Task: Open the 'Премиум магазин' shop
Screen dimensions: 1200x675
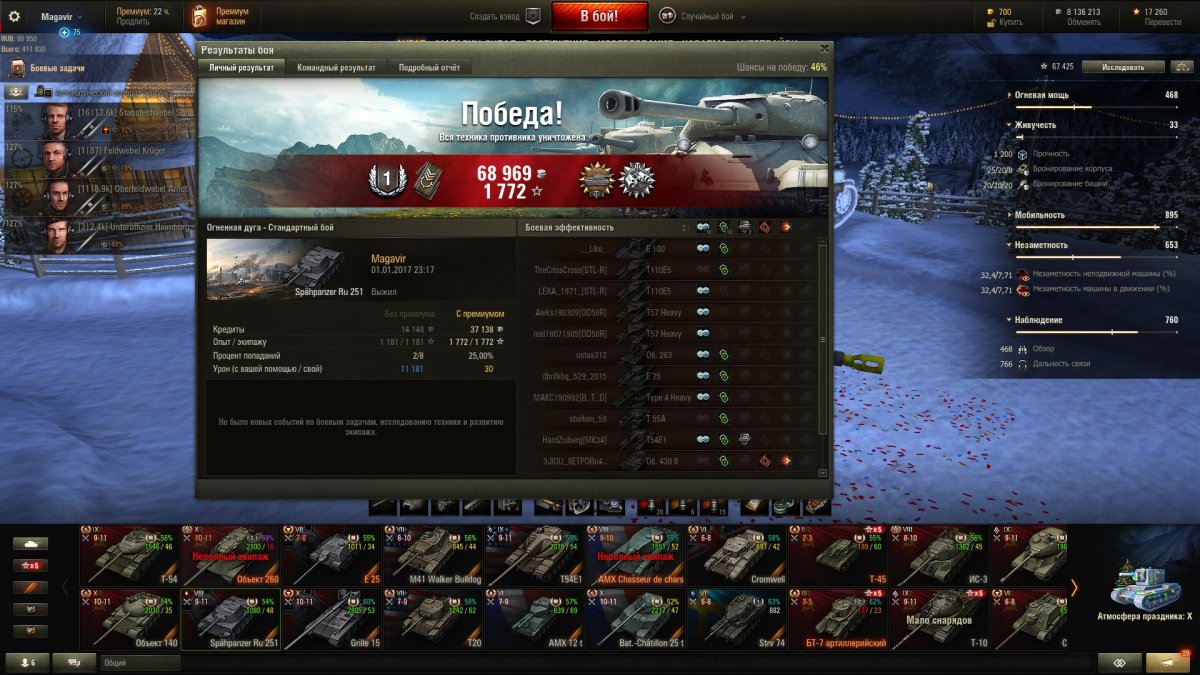Action: [x=221, y=16]
